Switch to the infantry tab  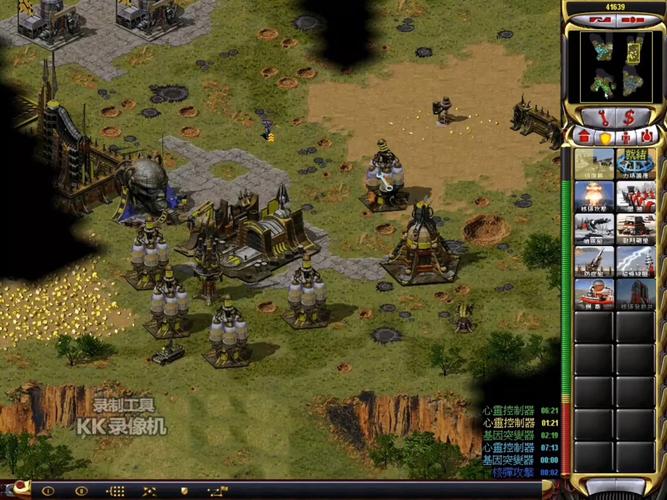[625, 136]
